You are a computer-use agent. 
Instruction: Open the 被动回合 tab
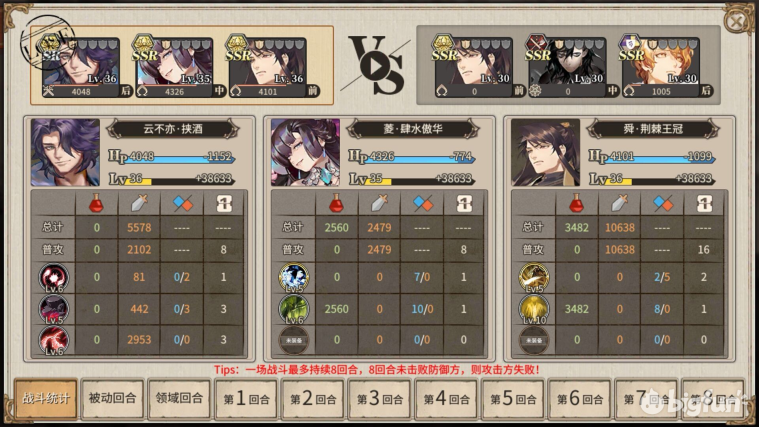point(111,399)
